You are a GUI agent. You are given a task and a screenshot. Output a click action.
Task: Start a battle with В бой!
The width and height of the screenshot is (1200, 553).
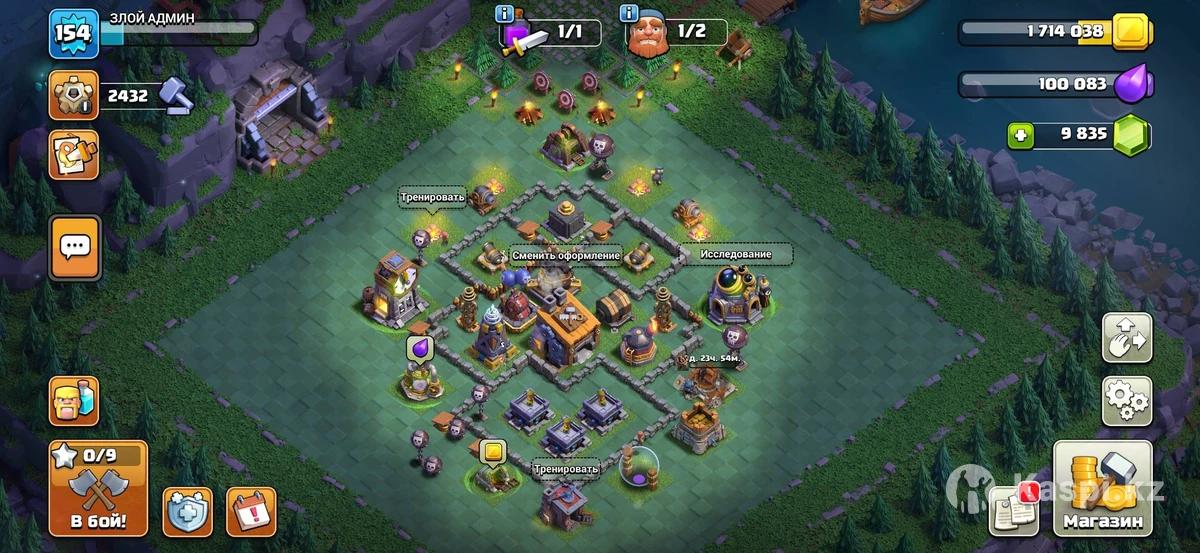[x=97, y=489]
